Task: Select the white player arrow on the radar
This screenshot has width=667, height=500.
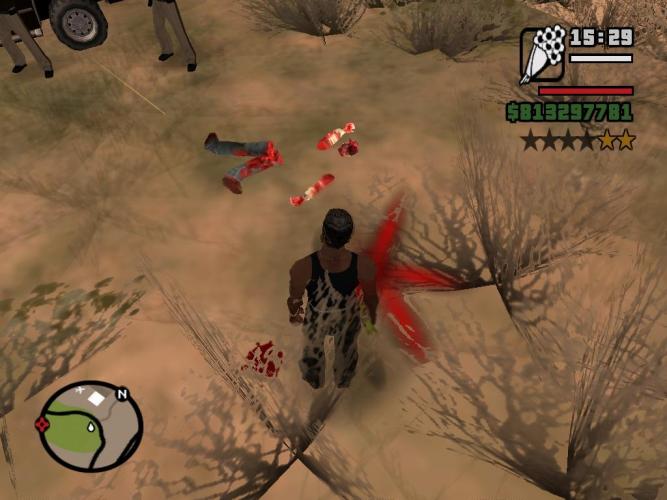Action: (91, 426)
